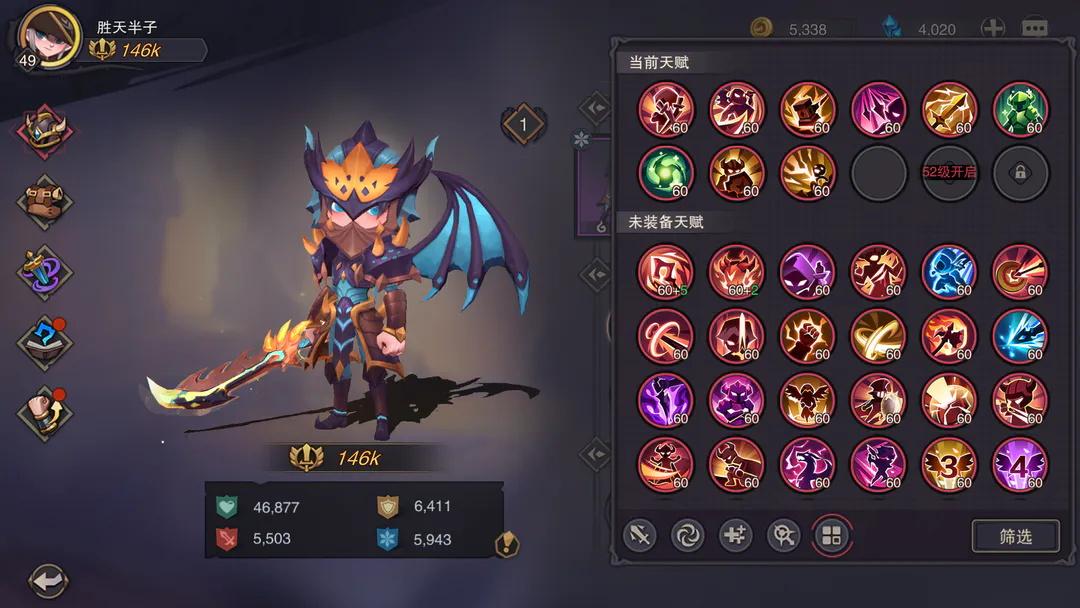Select the blue ice spike talent
The width and height of the screenshot is (1080, 608).
click(x=1020, y=336)
